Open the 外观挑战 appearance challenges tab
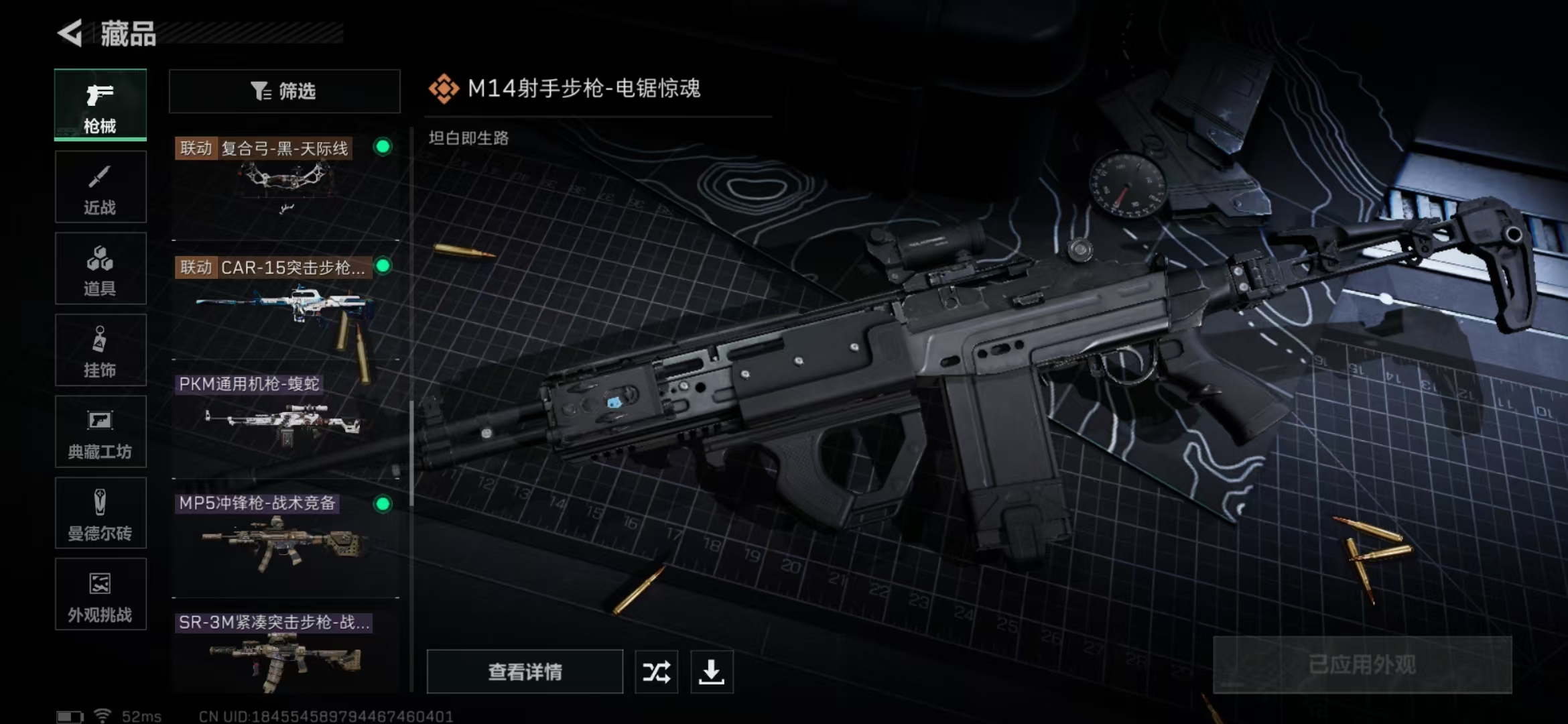The width and height of the screenshot is (1568, 724). 101,595
